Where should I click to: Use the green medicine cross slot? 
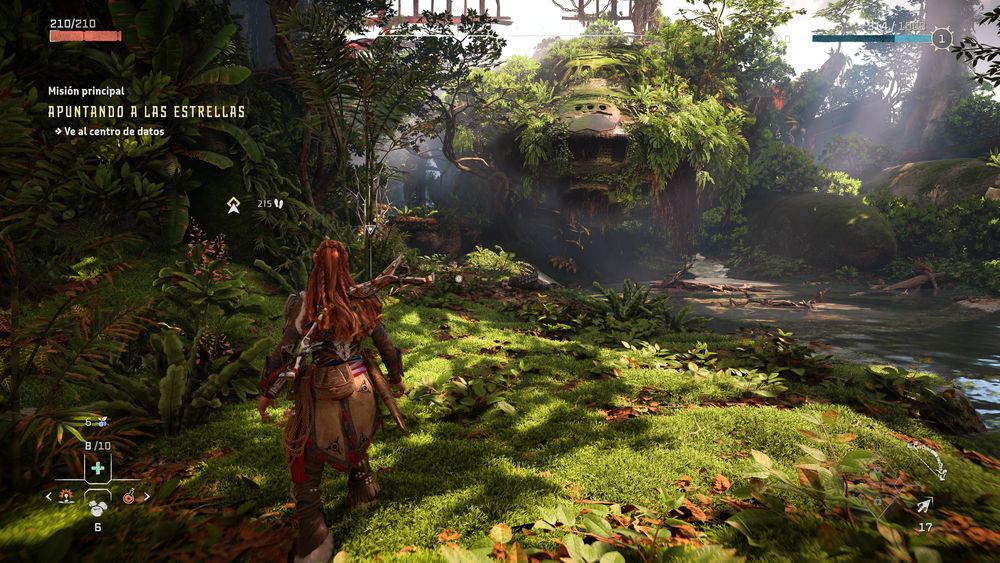pos(97,468)
